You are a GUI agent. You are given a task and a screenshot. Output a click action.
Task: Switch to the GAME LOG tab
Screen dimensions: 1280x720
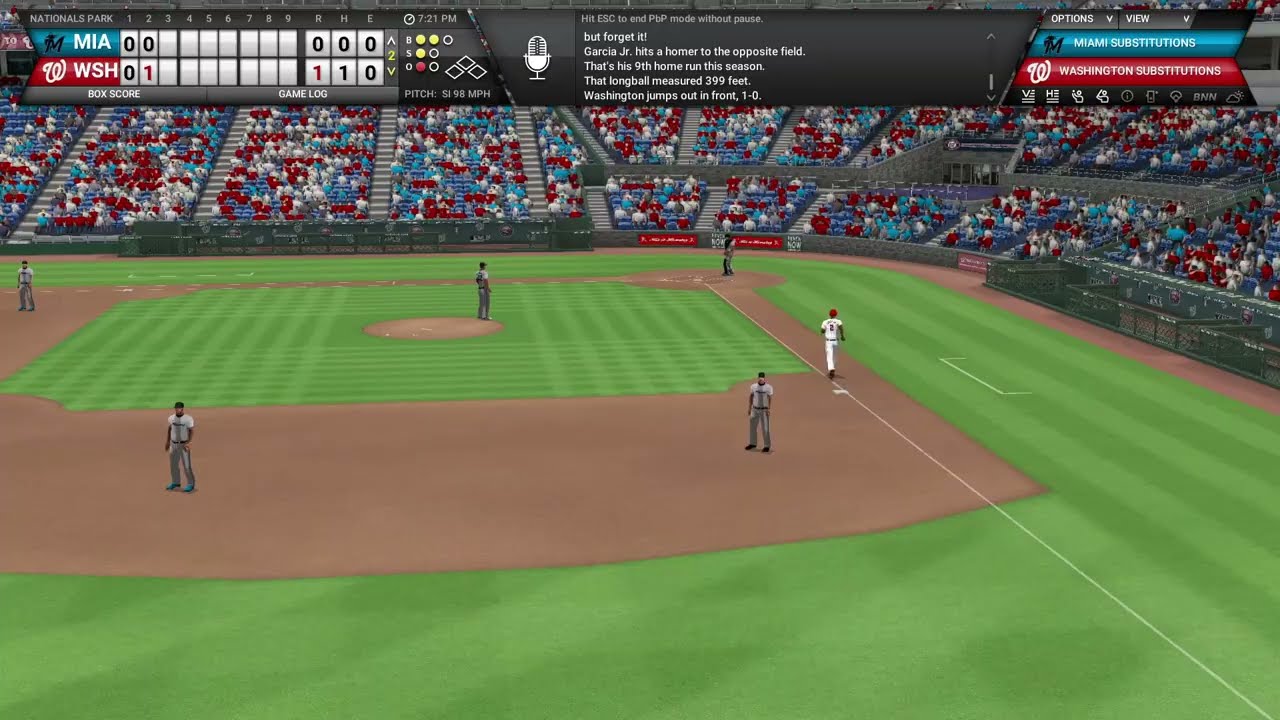click(x=304, y=93)
